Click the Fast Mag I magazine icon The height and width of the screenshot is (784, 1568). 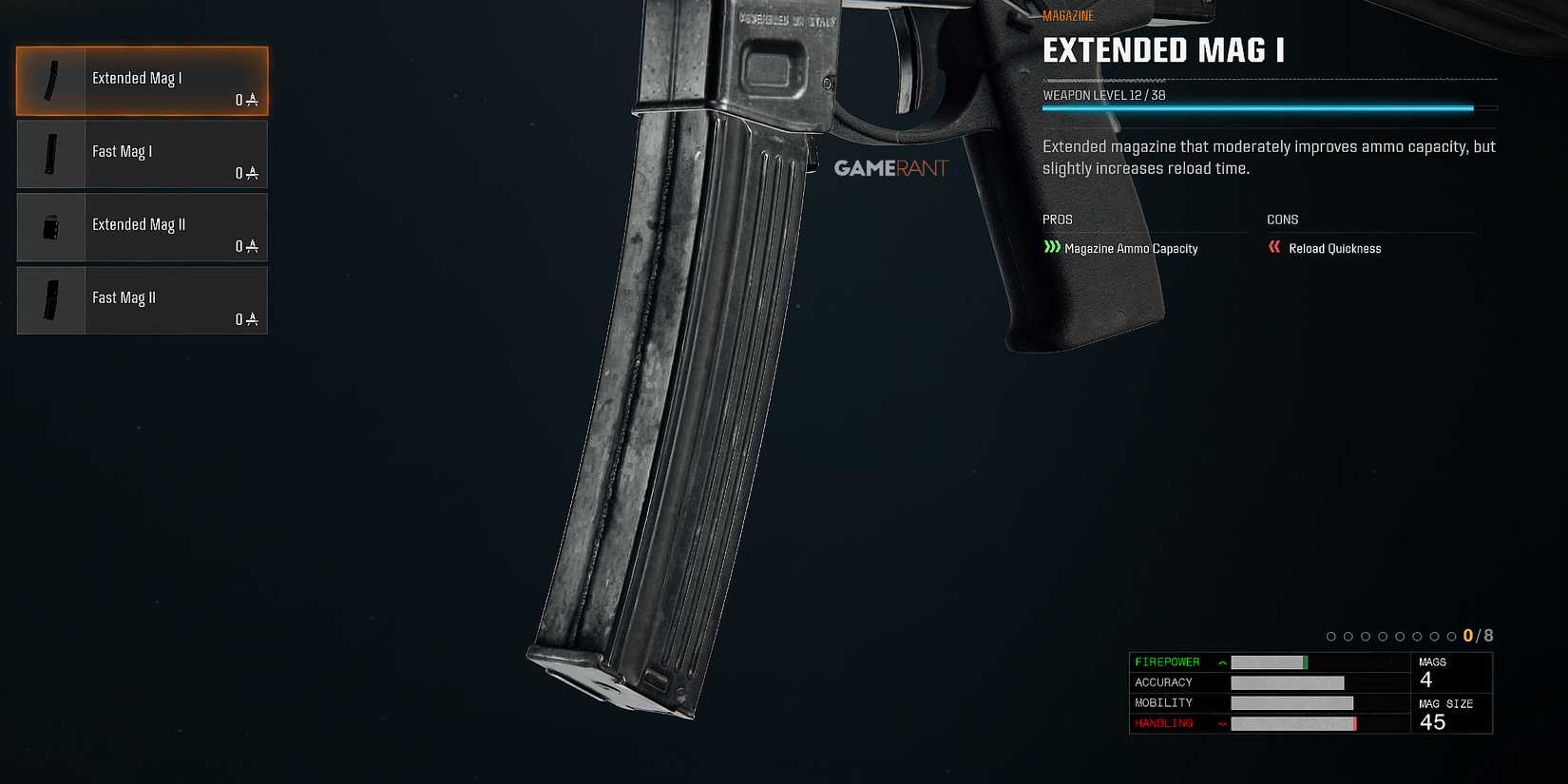49,154
